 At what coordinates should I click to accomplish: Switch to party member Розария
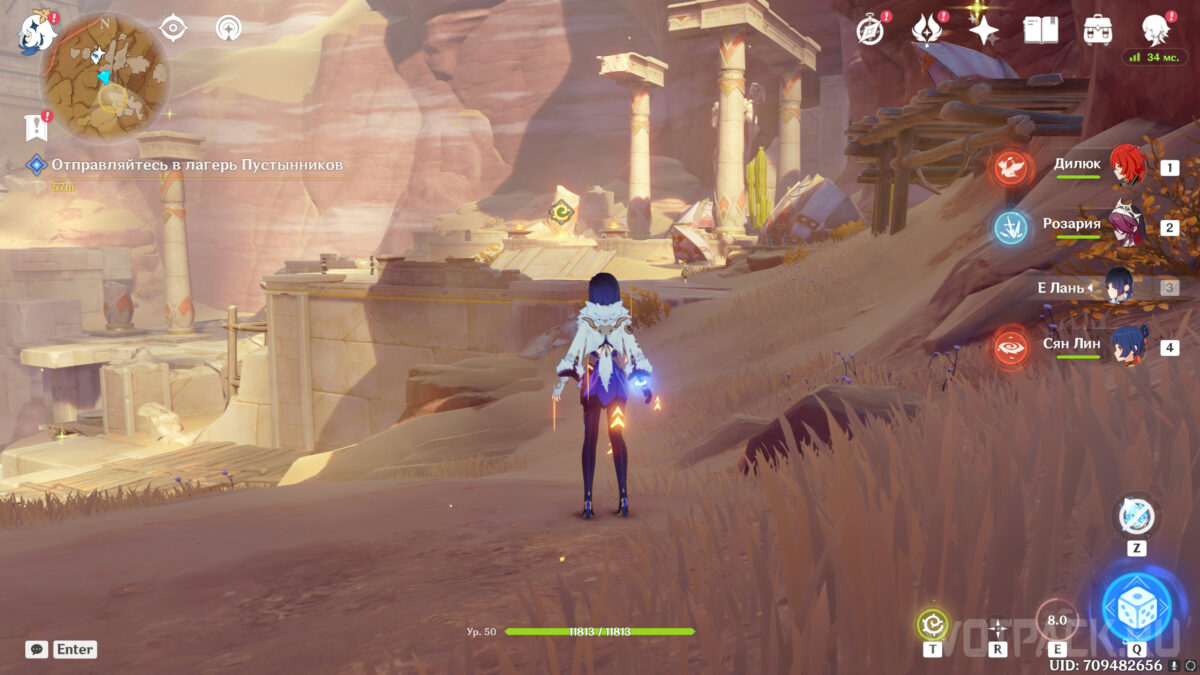click(x=1128, y=227)
